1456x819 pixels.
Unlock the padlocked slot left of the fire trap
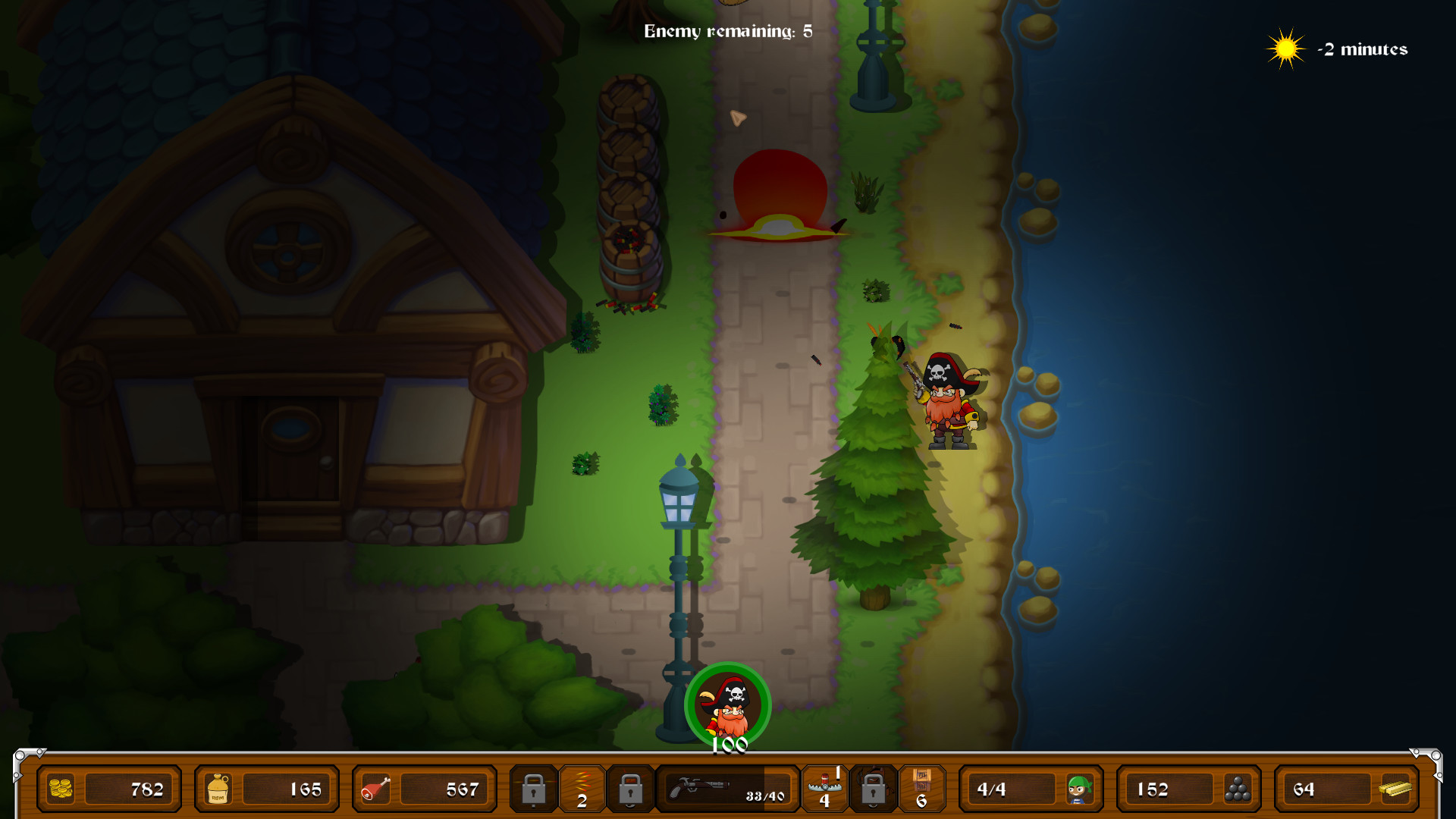pos(535,789)
